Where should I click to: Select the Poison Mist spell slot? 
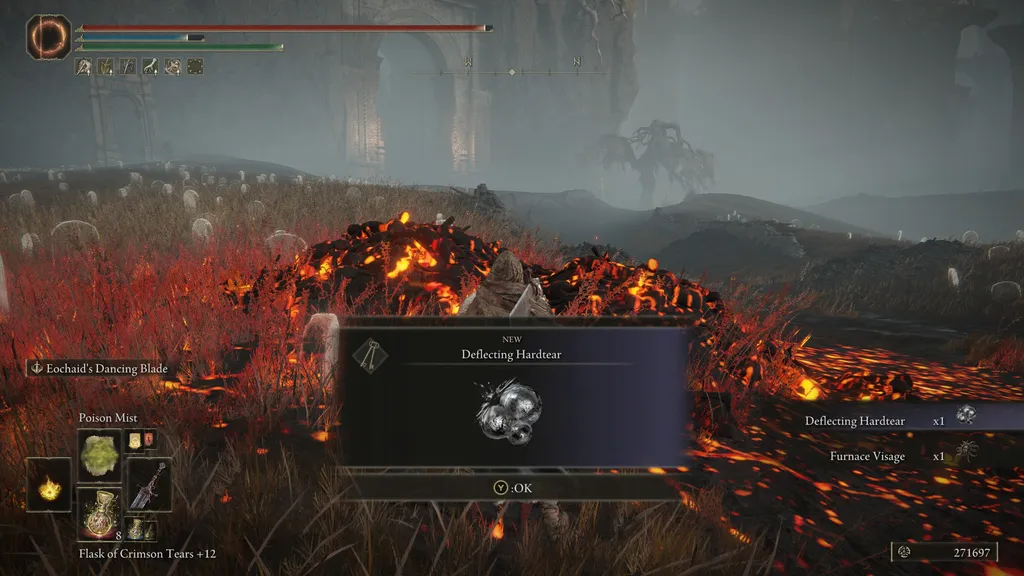(100, 453)
